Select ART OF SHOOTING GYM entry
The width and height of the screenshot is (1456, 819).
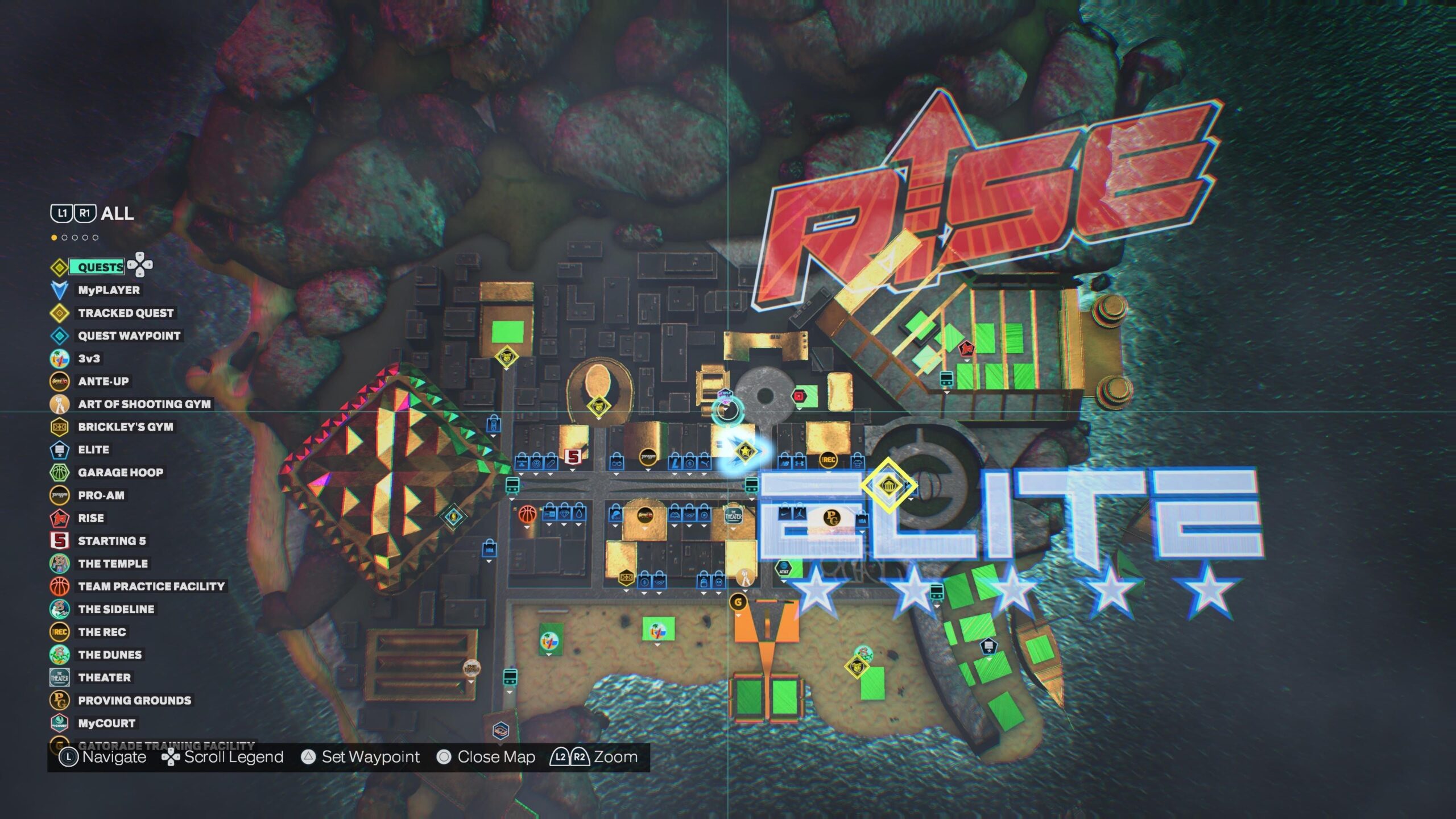[x=144, y=404]
